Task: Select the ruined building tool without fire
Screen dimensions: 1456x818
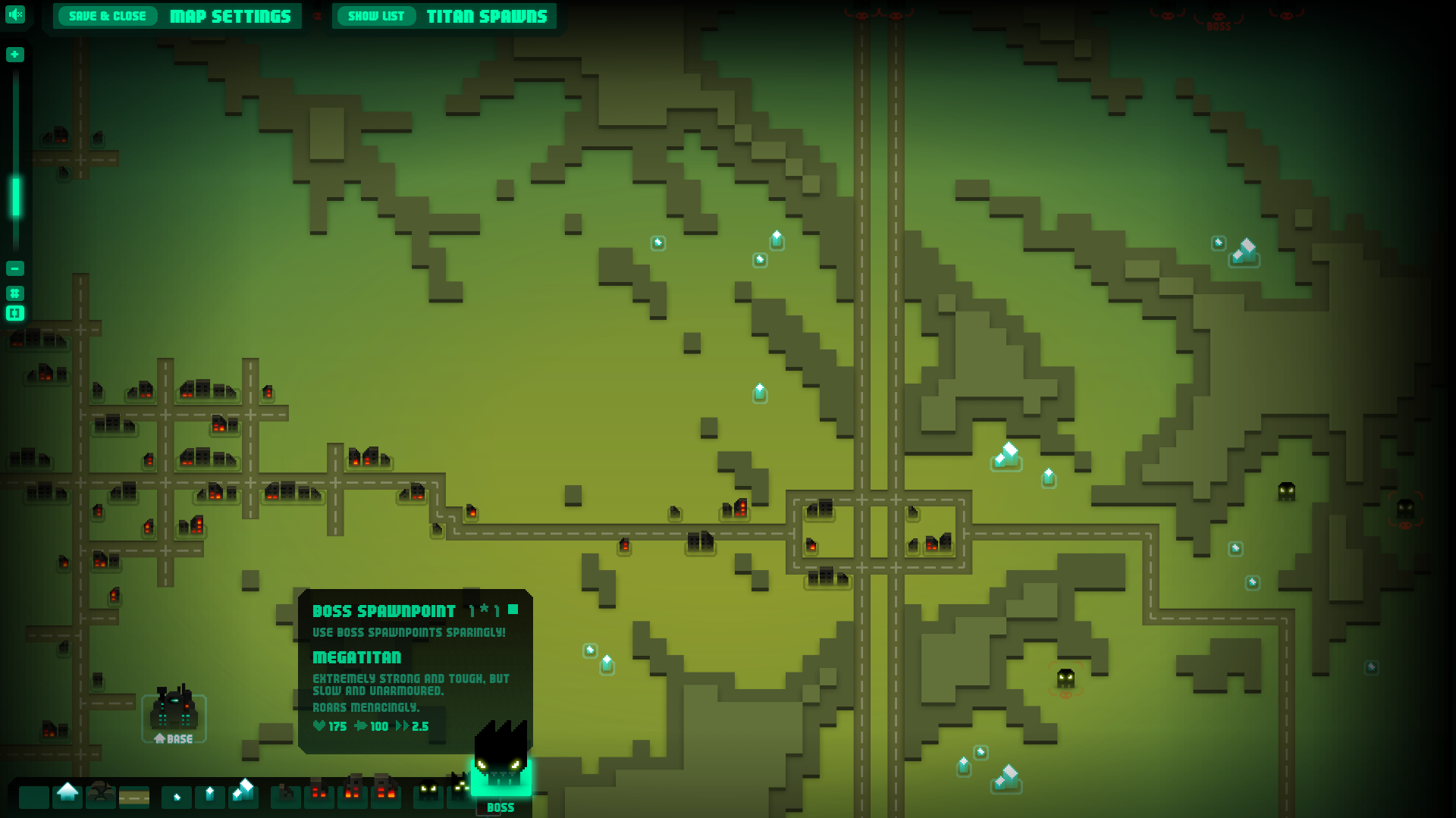Action: click(286, 794)
